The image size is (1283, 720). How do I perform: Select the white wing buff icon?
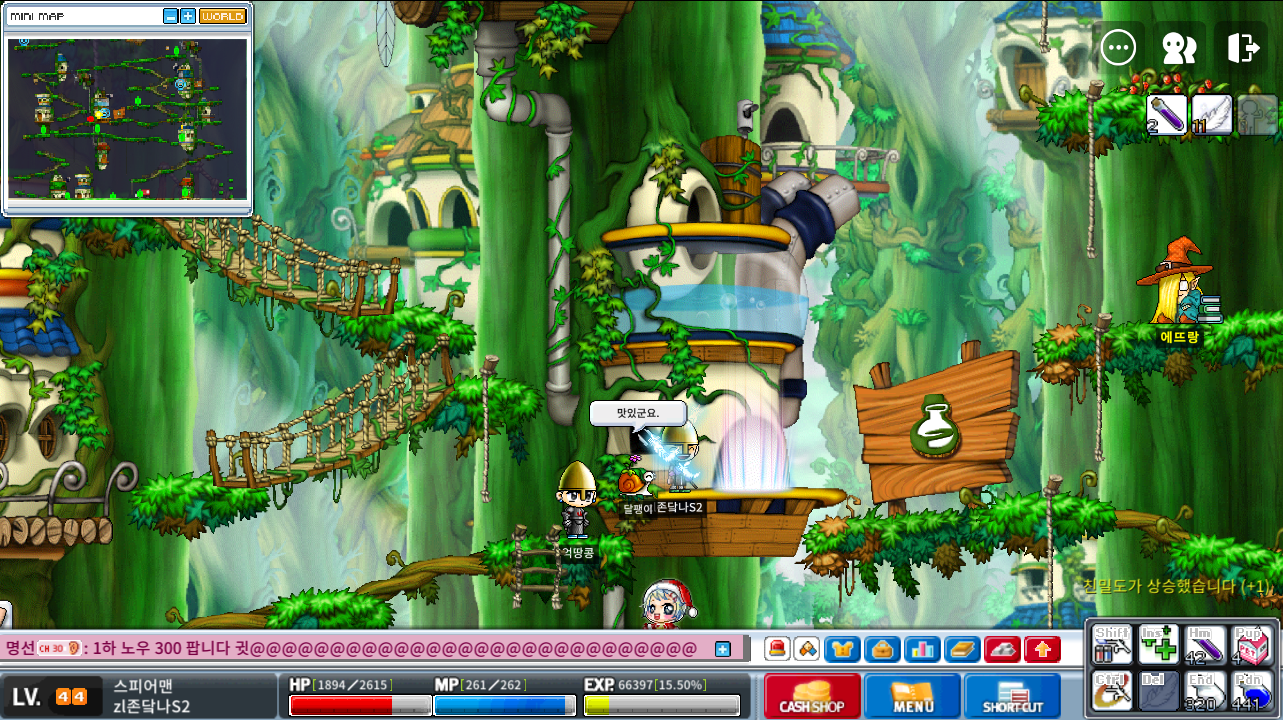[x=1211, y=114]
